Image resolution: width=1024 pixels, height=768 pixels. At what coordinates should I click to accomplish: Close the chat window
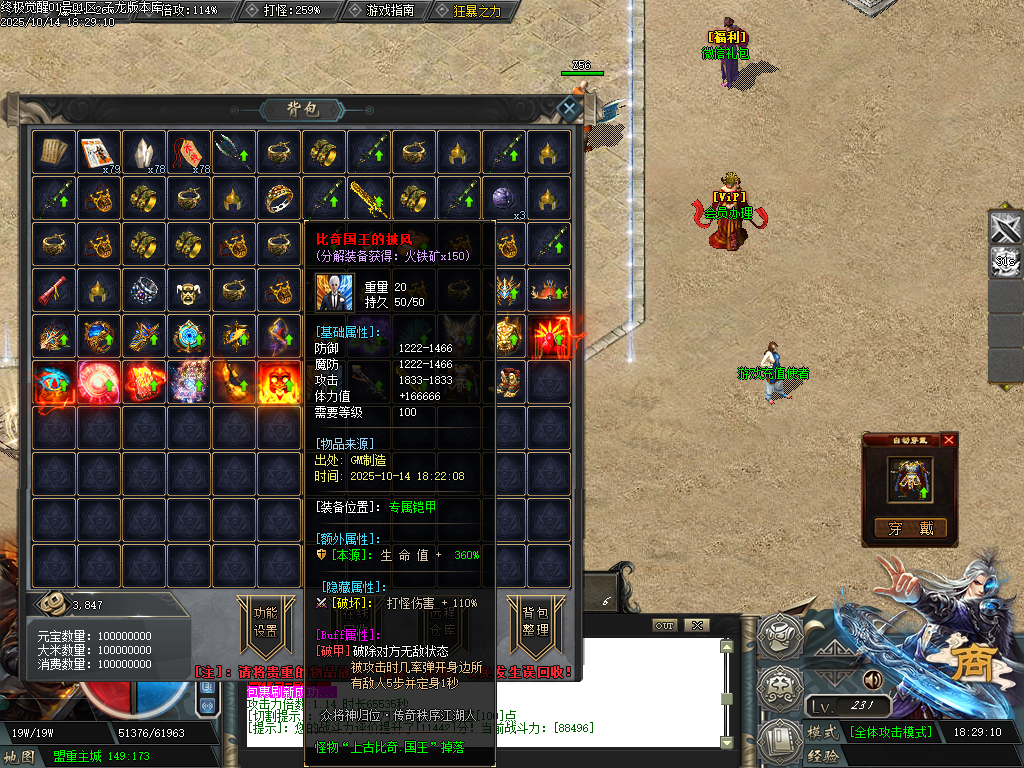tap(697, 625)
